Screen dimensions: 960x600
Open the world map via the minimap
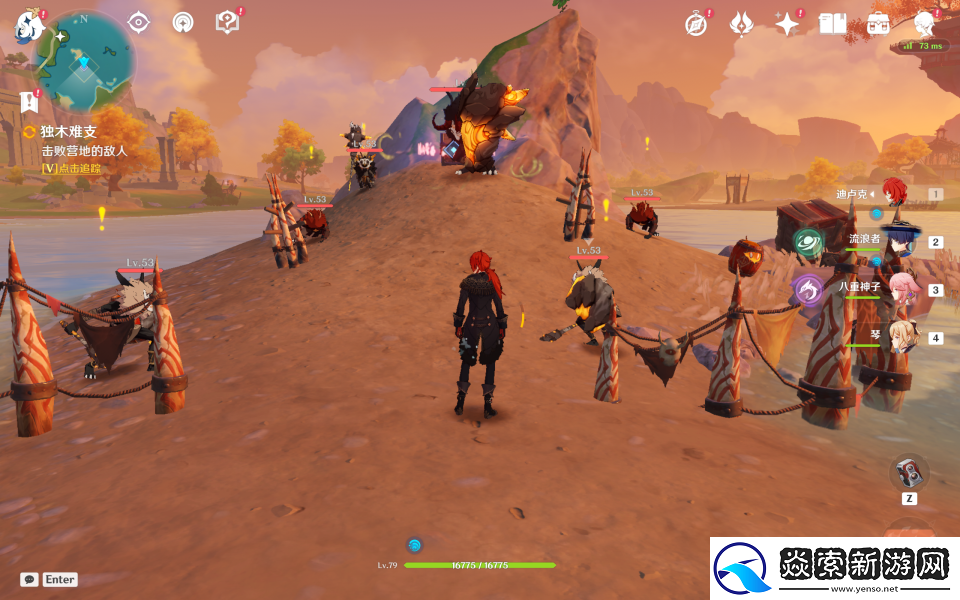tap(85, 58)
